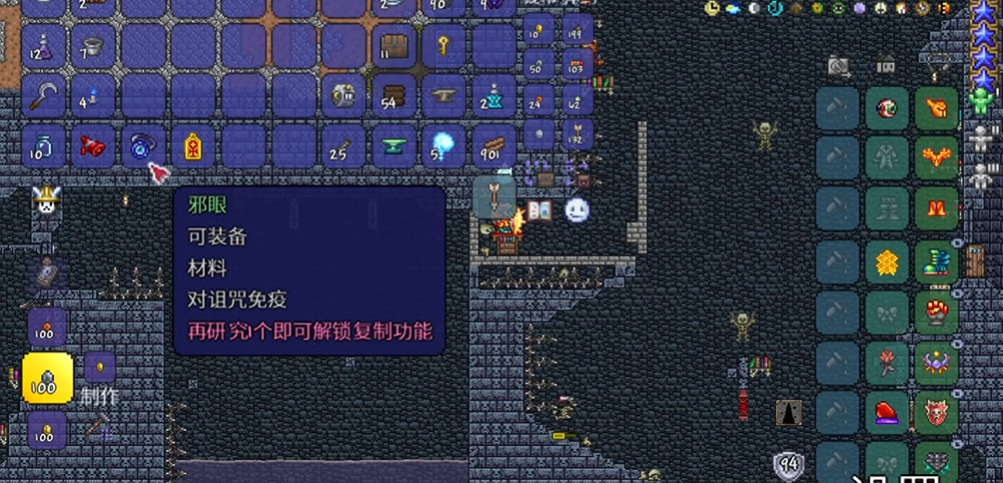
Task: Click the green anvil item slot
Action: (394, 147)
